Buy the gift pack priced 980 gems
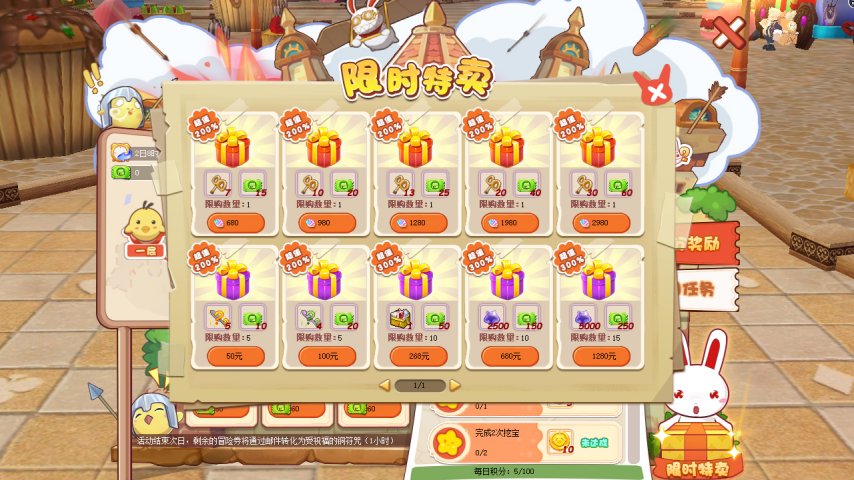The image size is (854, 480). click(x=327, y=222)
